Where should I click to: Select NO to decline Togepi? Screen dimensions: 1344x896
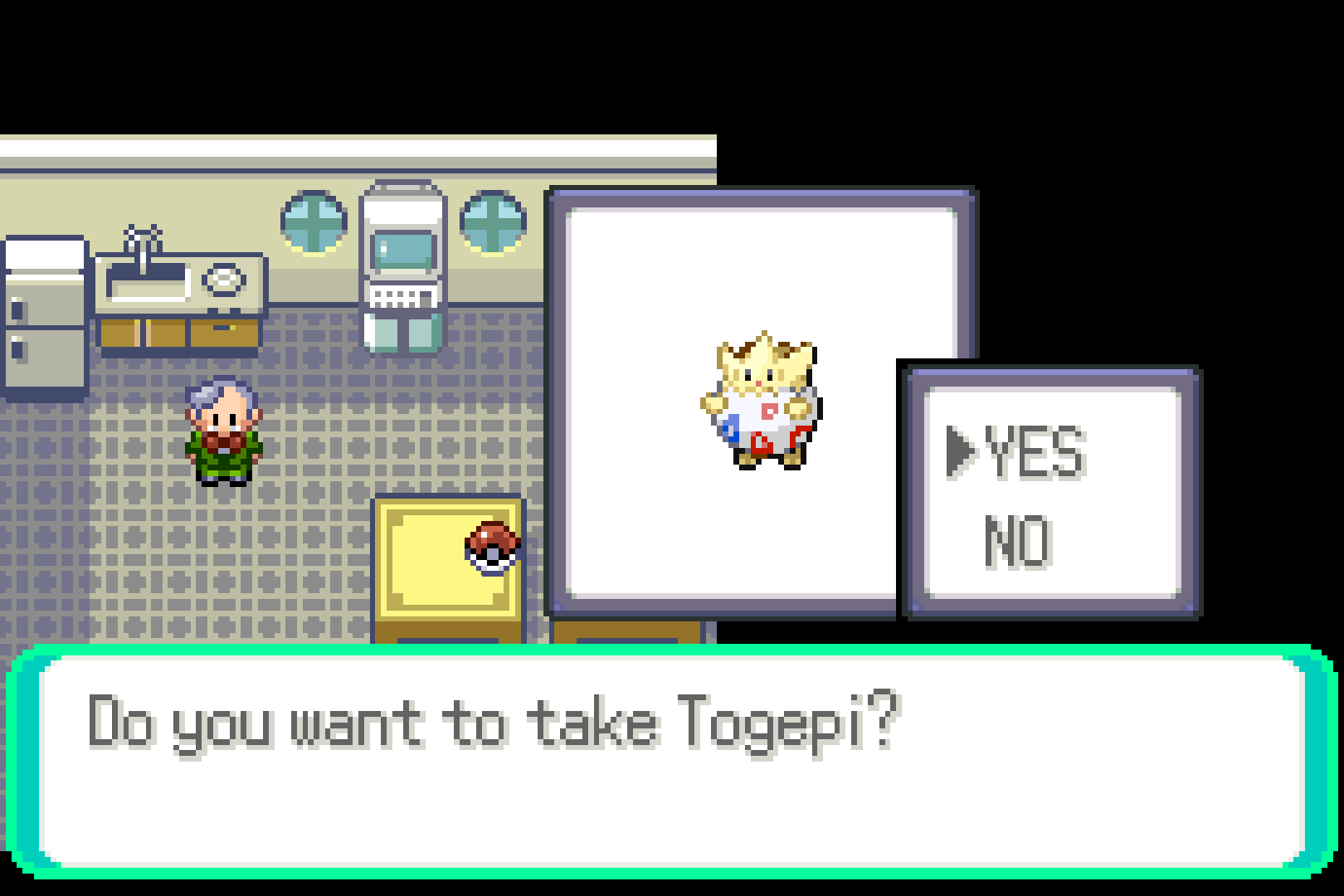point(1018,542)
